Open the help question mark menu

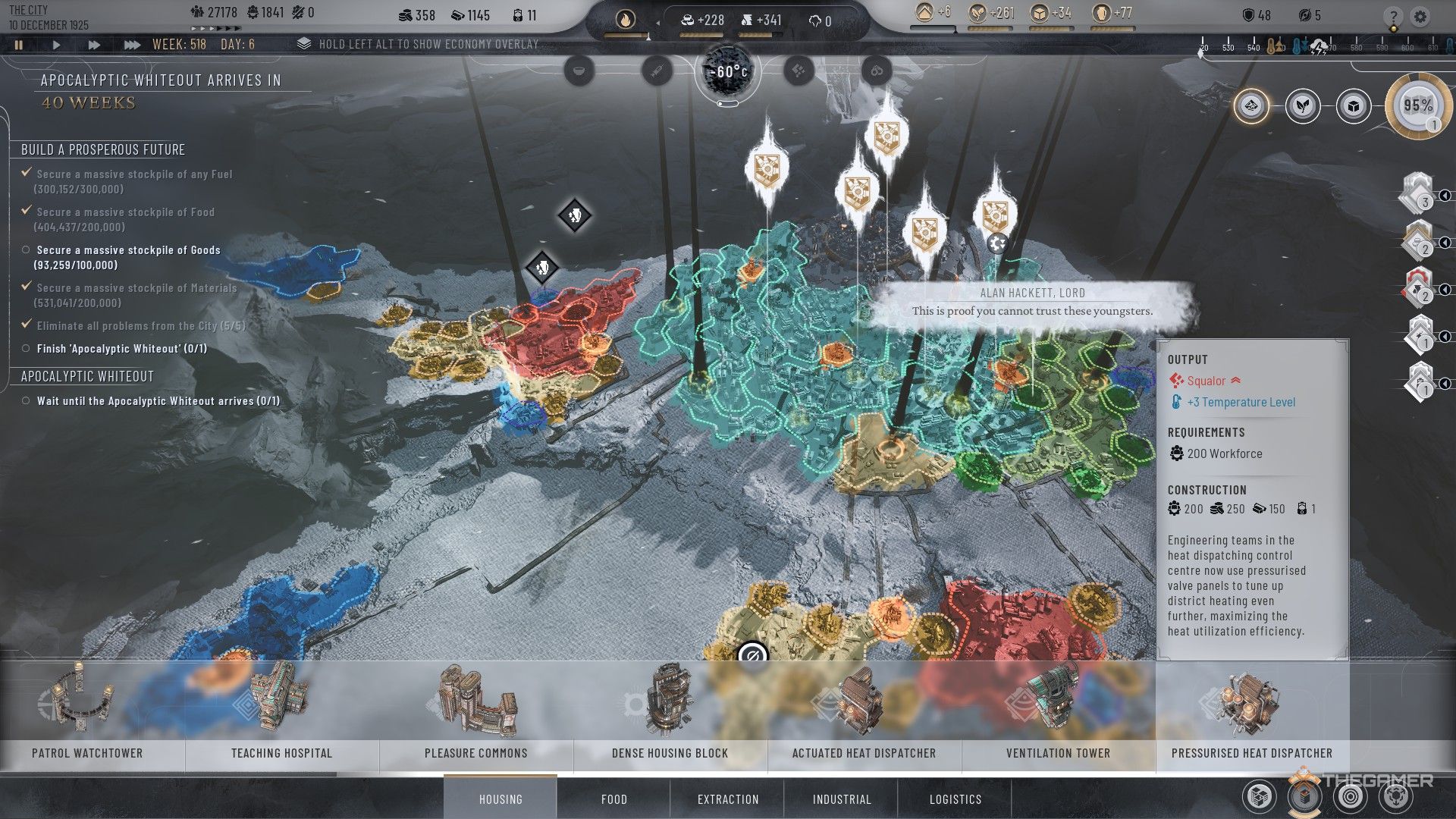(x=1392, y=17)
